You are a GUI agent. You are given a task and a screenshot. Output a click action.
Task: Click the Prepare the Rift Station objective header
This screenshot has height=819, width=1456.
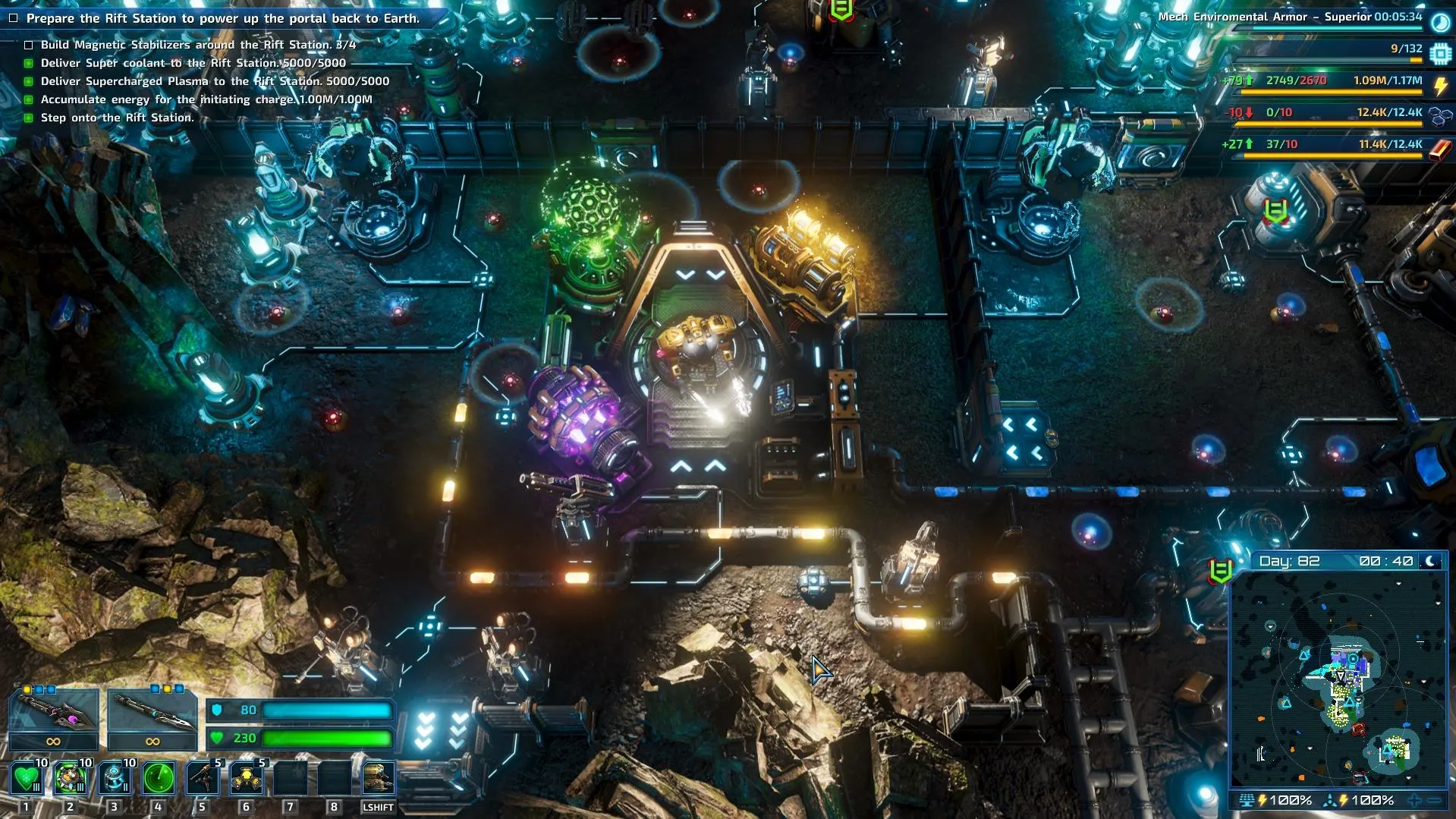pyautogui.click(x=222, y=18)
